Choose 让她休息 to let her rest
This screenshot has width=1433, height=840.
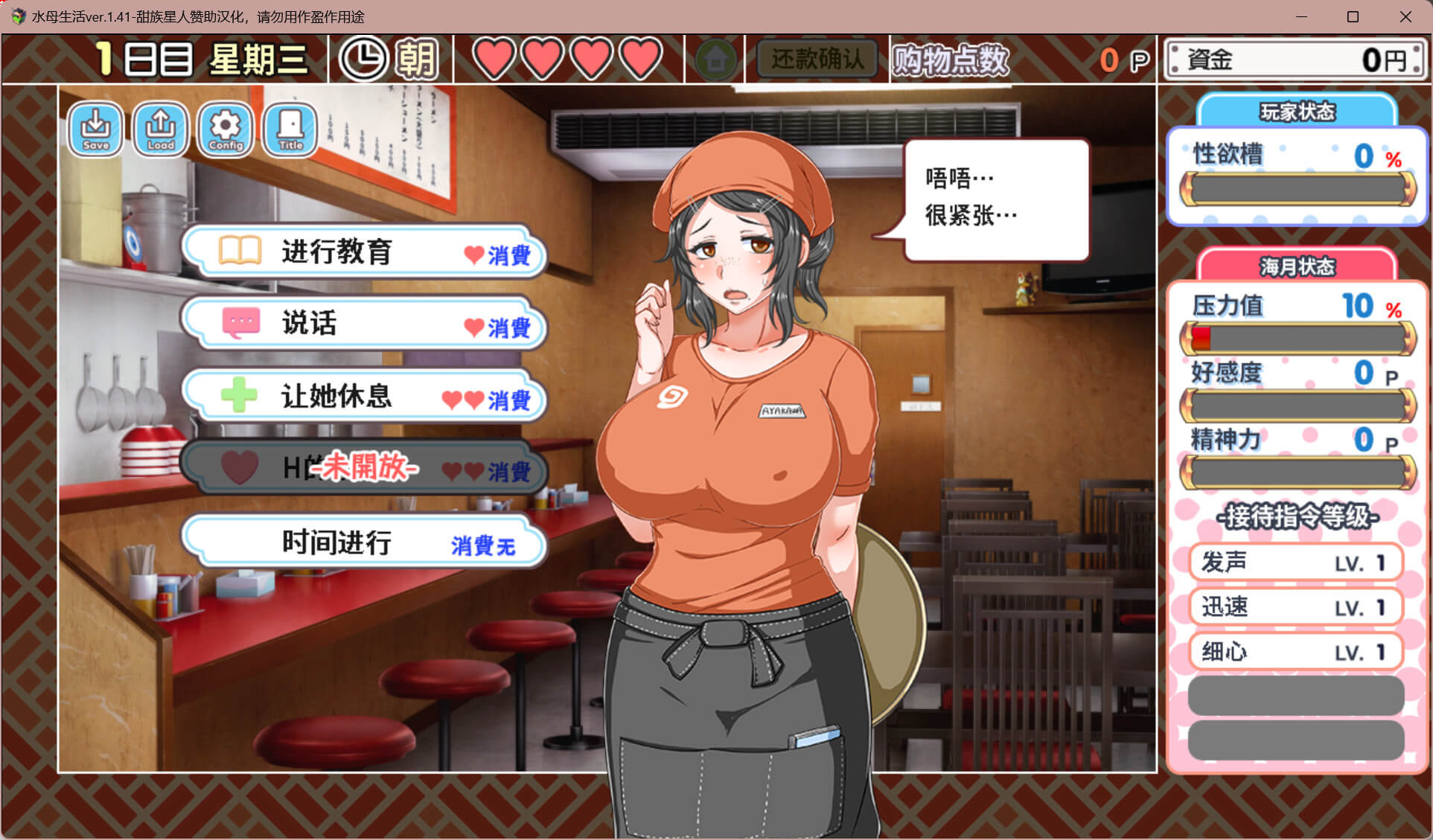(x=365, y=397)
